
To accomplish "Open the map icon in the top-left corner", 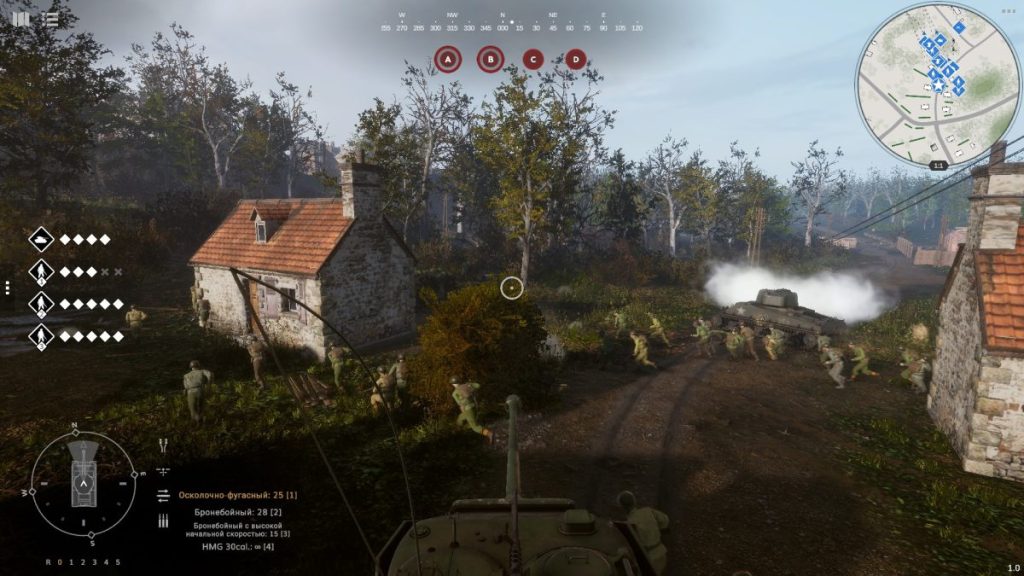I will 21,18.
